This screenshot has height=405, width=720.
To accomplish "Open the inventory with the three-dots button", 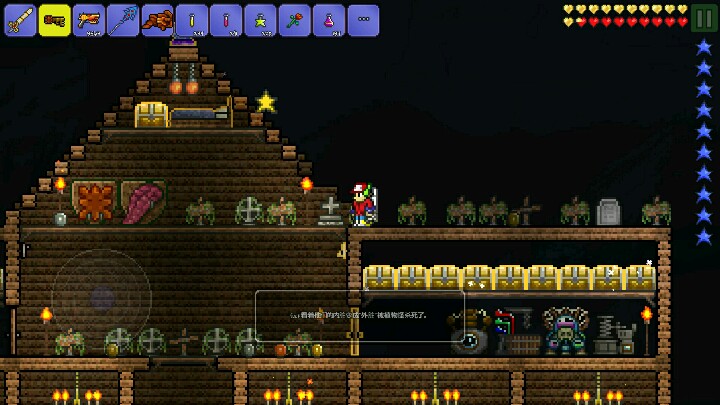I will [x=363, y=19].
